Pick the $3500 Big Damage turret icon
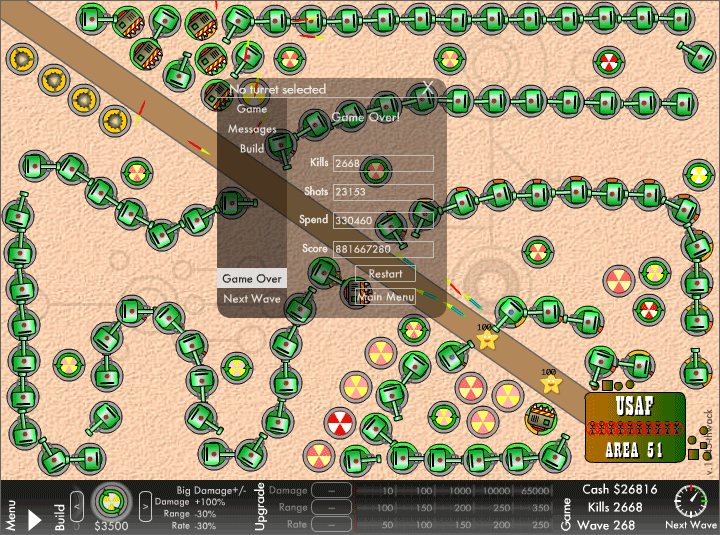The width and height of the screenshot is (720, 535). 110,498
